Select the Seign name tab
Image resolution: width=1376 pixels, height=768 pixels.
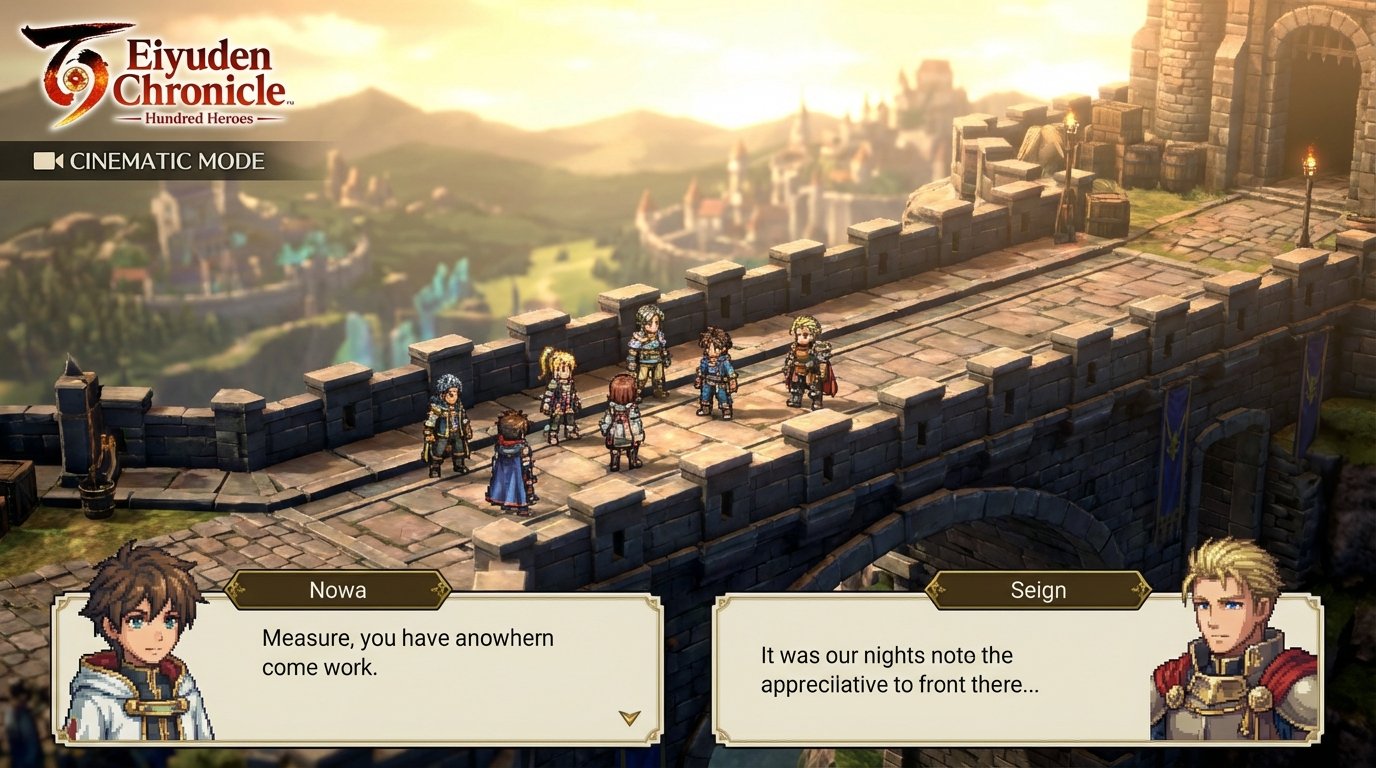click(x=1040, y=591)
